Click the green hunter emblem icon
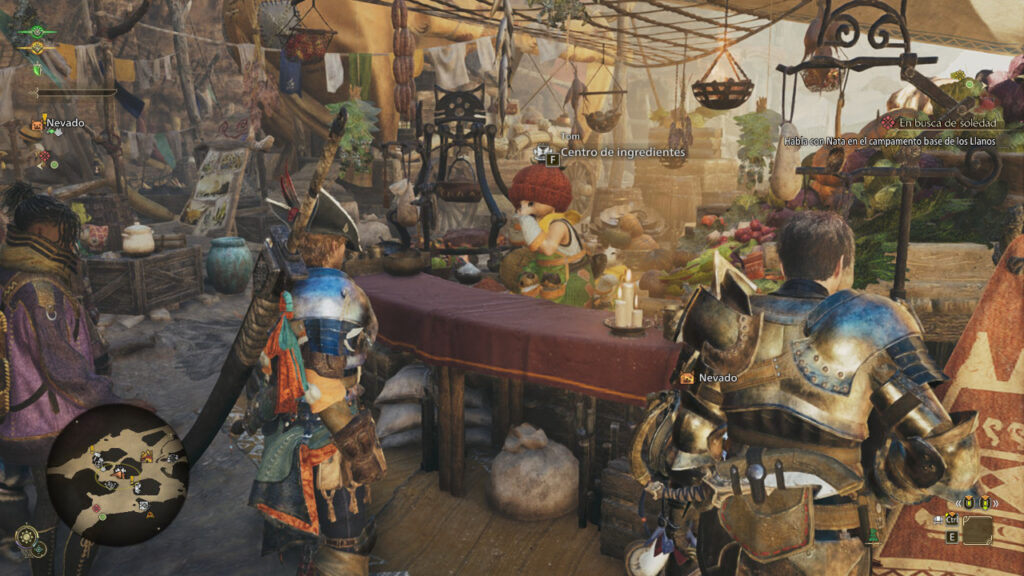The width and height of the screenshot is (1024, 576). tap(37, 32)
